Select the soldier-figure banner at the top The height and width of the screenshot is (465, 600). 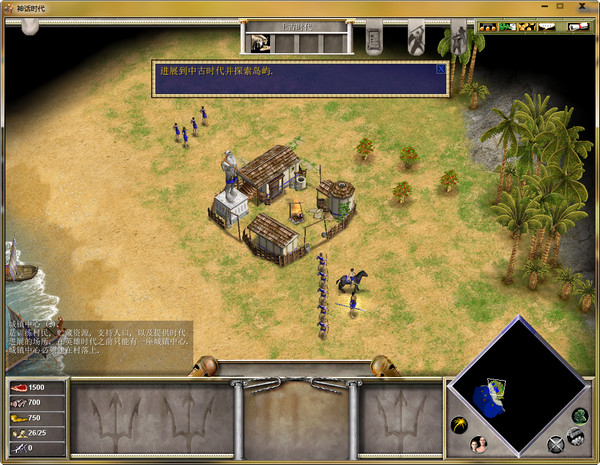[x=458, y=40]
